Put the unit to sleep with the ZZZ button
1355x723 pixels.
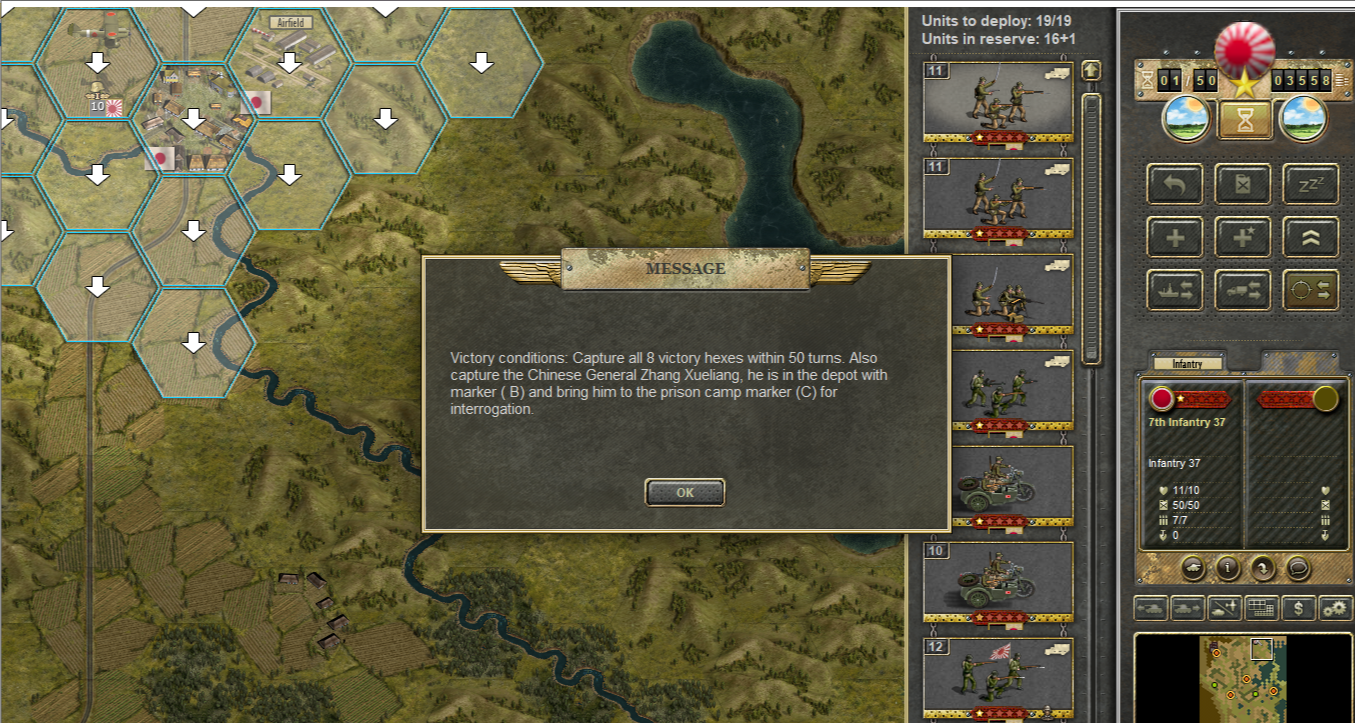click(1311, 185)
